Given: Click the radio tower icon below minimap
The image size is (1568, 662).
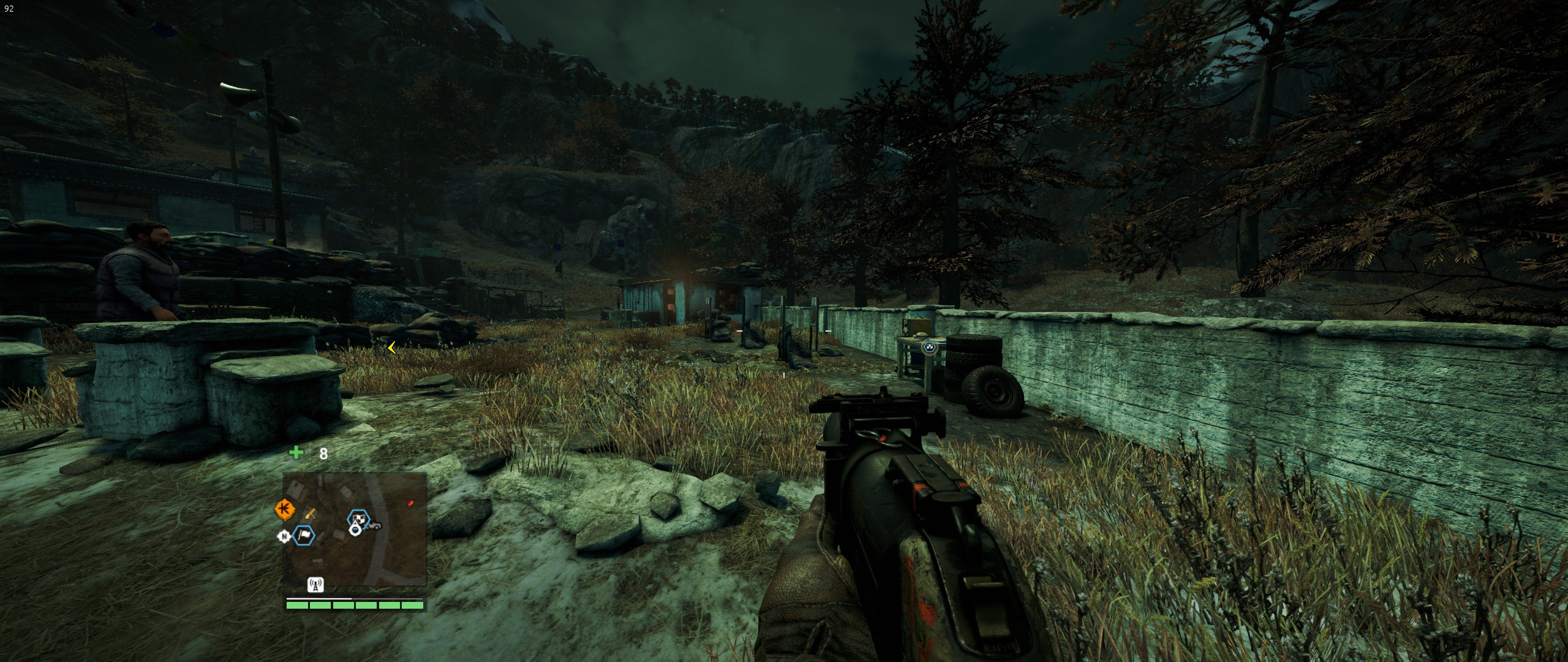Looking at the screenshot, I should pyautogui.click(x=315, y=585).
